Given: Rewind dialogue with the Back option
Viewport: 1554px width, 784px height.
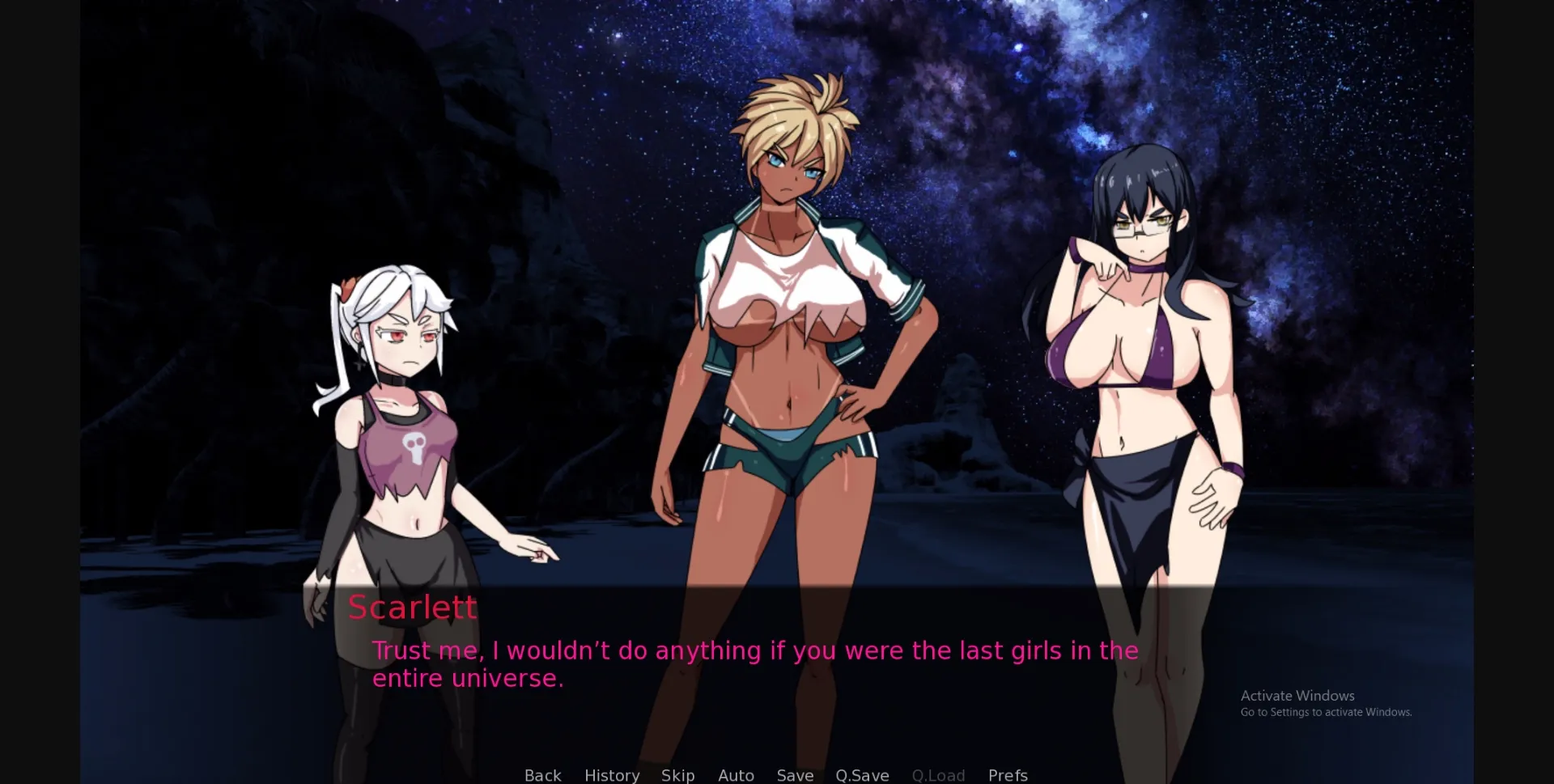Looking at the screenshot, I should [x=542, y=775].
